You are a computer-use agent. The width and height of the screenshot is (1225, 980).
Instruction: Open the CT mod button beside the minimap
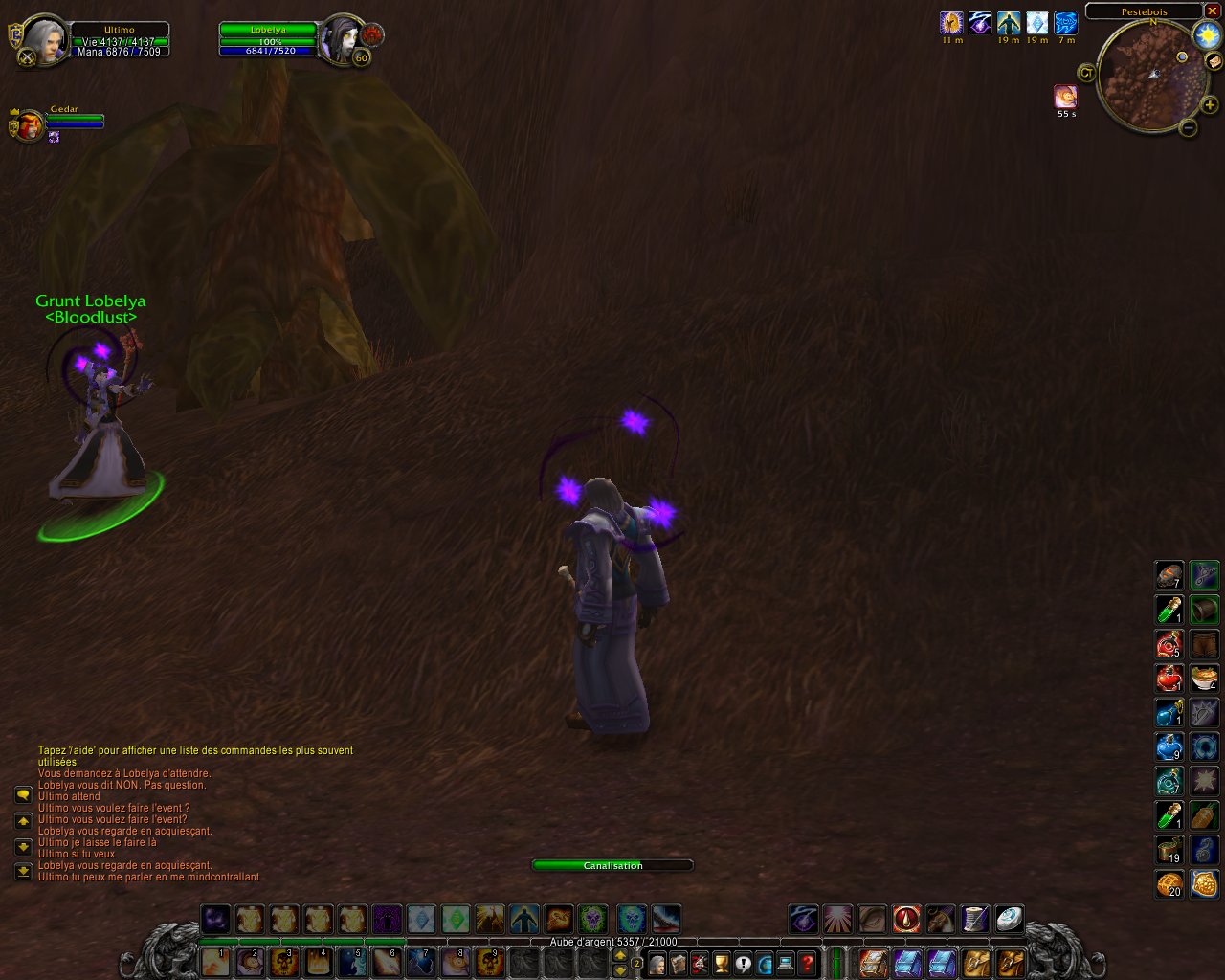pos(1086,73)
